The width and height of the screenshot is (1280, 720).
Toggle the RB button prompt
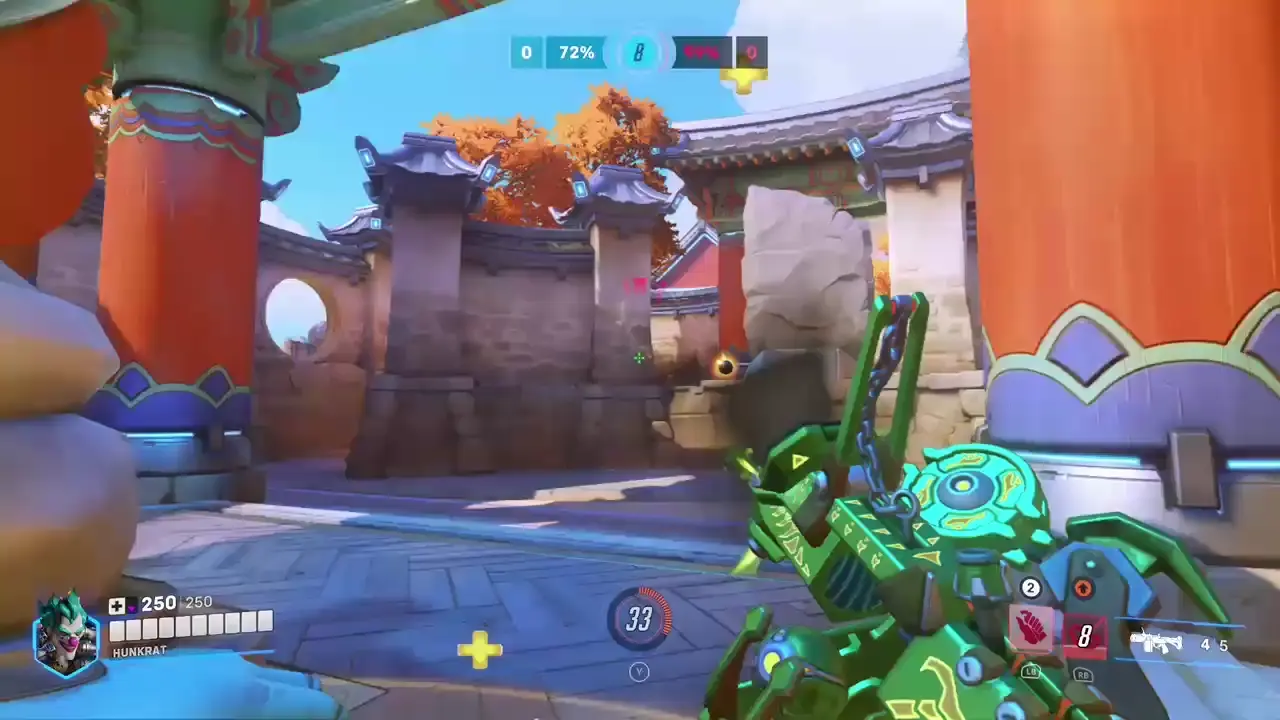pyautogui.click(x=1084, y=676)
